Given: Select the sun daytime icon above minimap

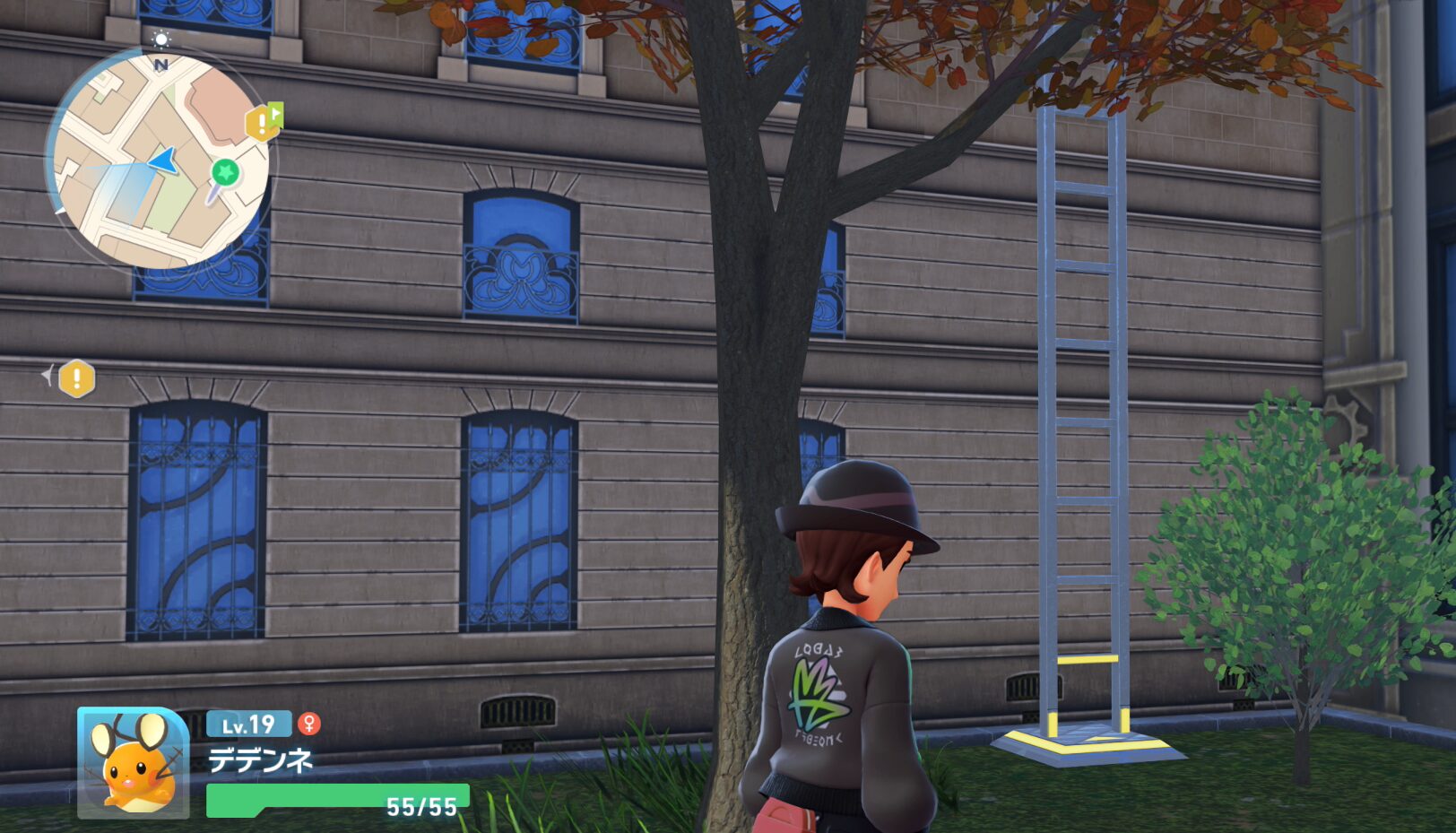Looking at the screenshot, I should 161,39.
